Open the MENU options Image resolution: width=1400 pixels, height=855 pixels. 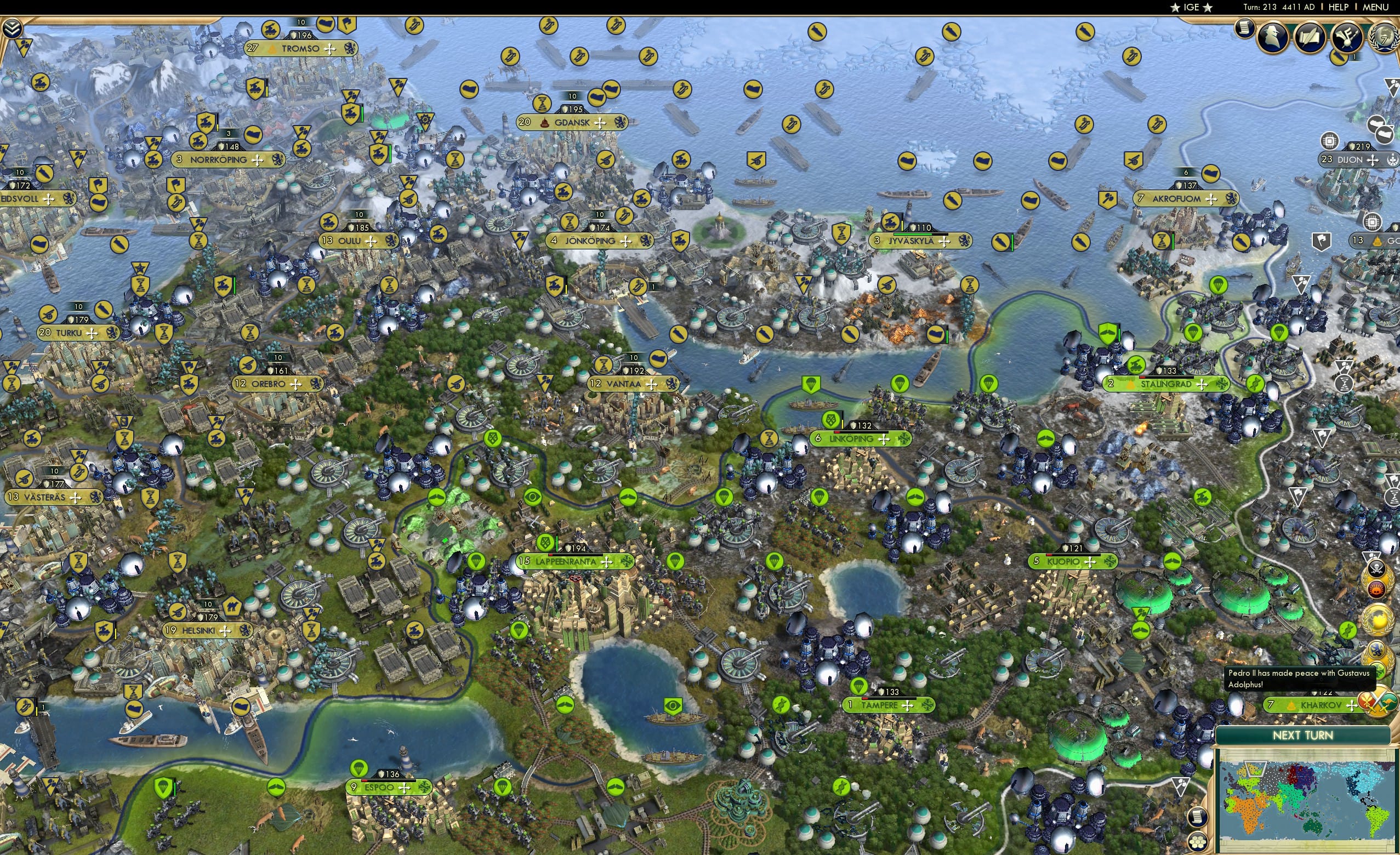(x=1378, y=7)
